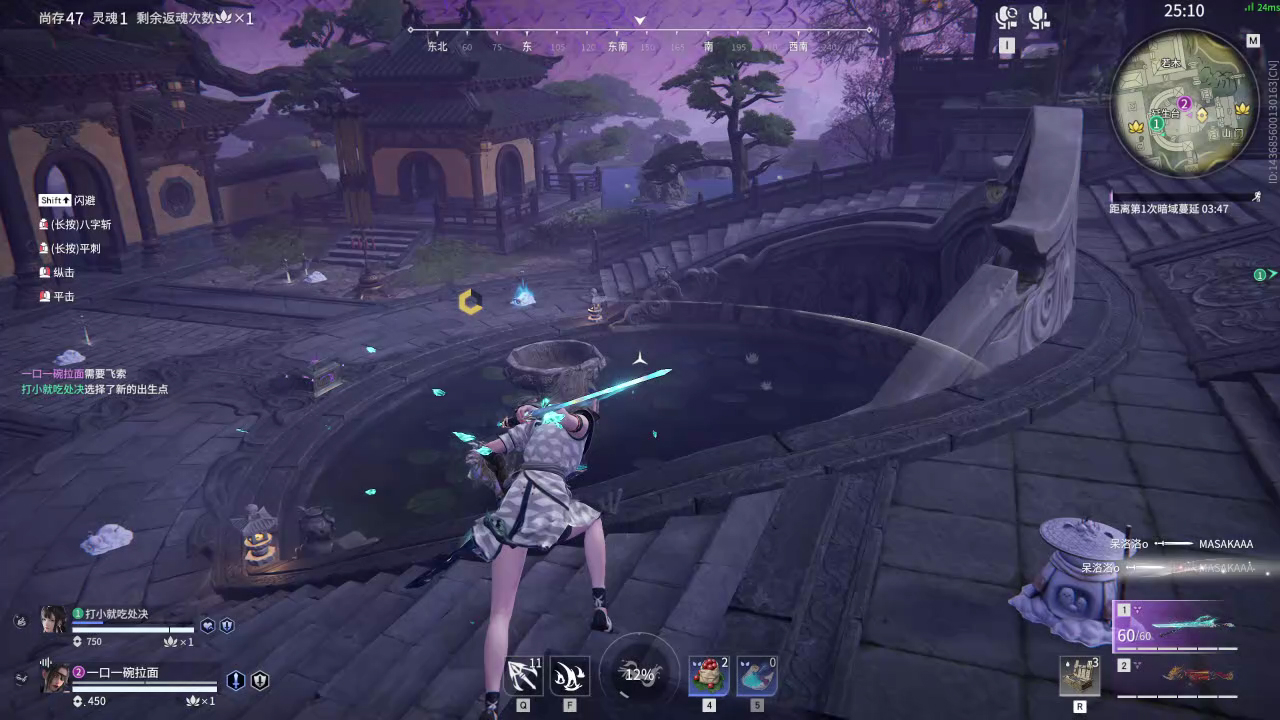The image size is (1280, 720).
Task: Activate the flame claw skill icon
Action: pos(570,677)
